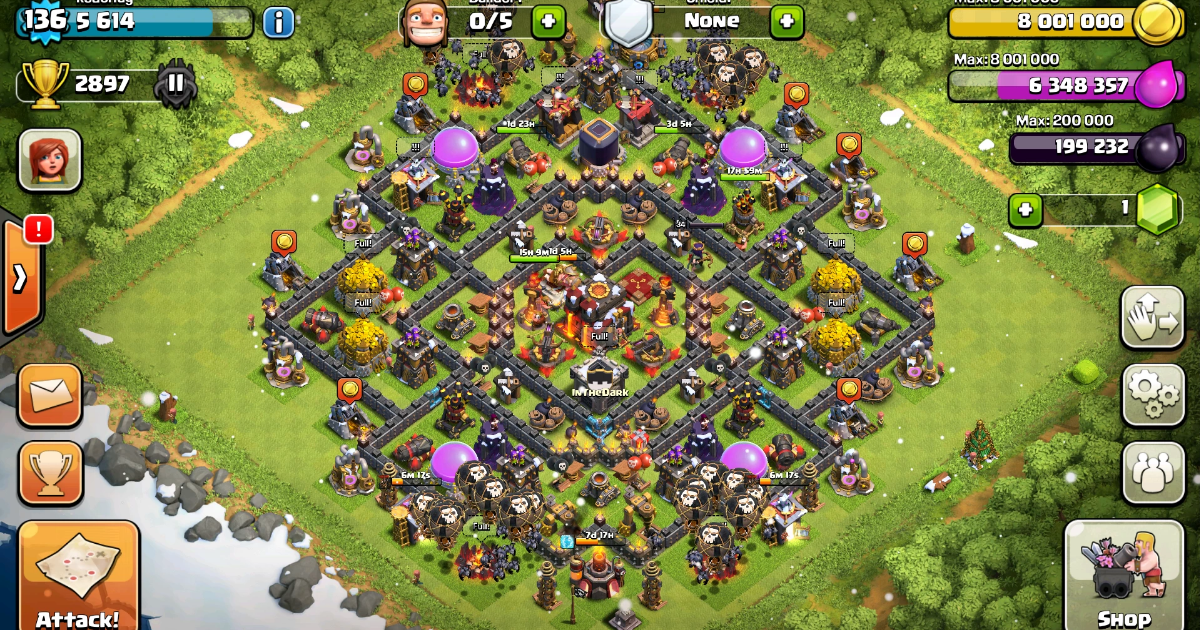Add more builders with green plus
This screenshot has width=1200, height=630.
[548, 20]
